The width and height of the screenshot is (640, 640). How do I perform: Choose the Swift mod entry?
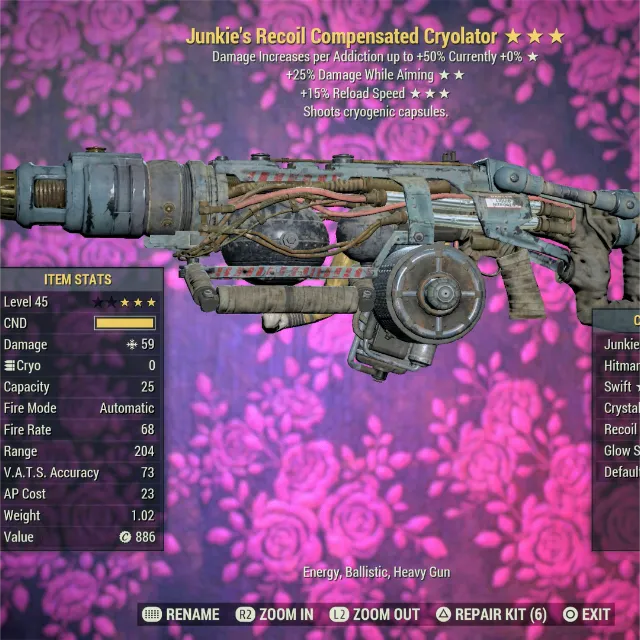tap(620, 387)
